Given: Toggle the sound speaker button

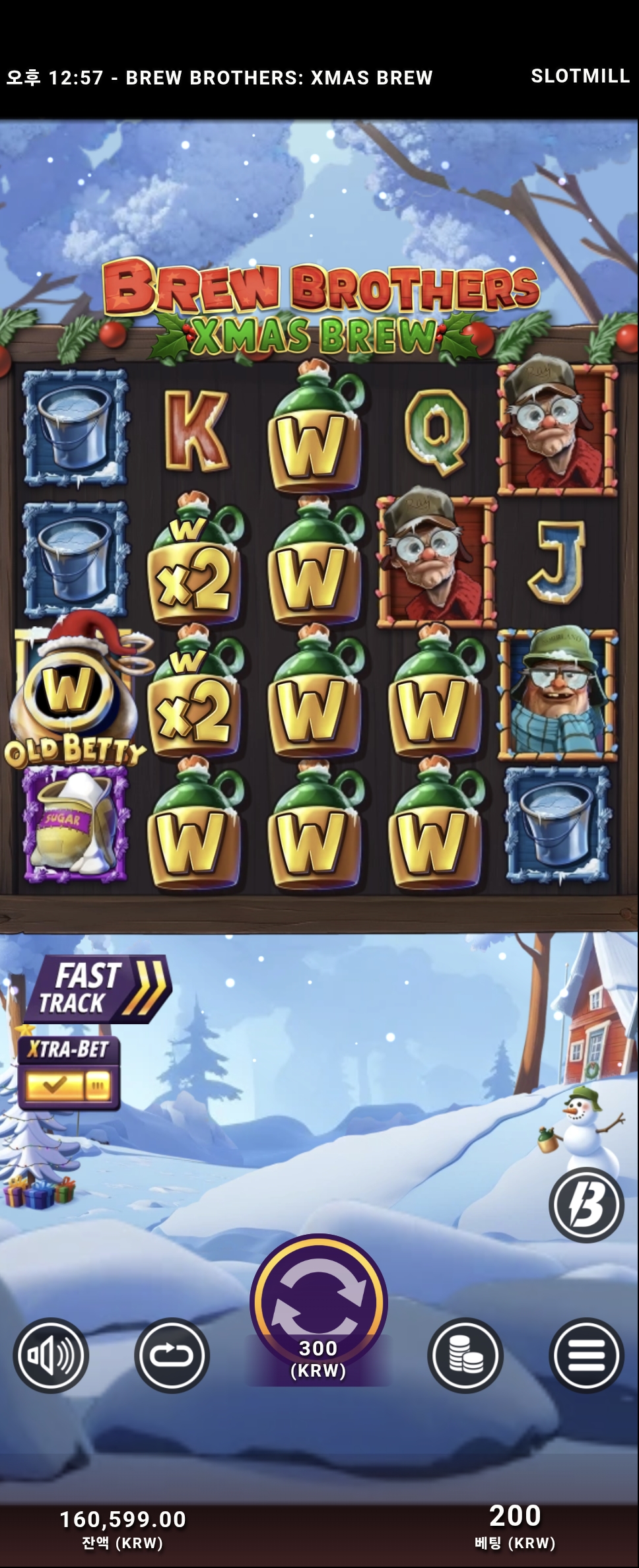Looking at the screenshot, I should click(x=51, y=1356).
